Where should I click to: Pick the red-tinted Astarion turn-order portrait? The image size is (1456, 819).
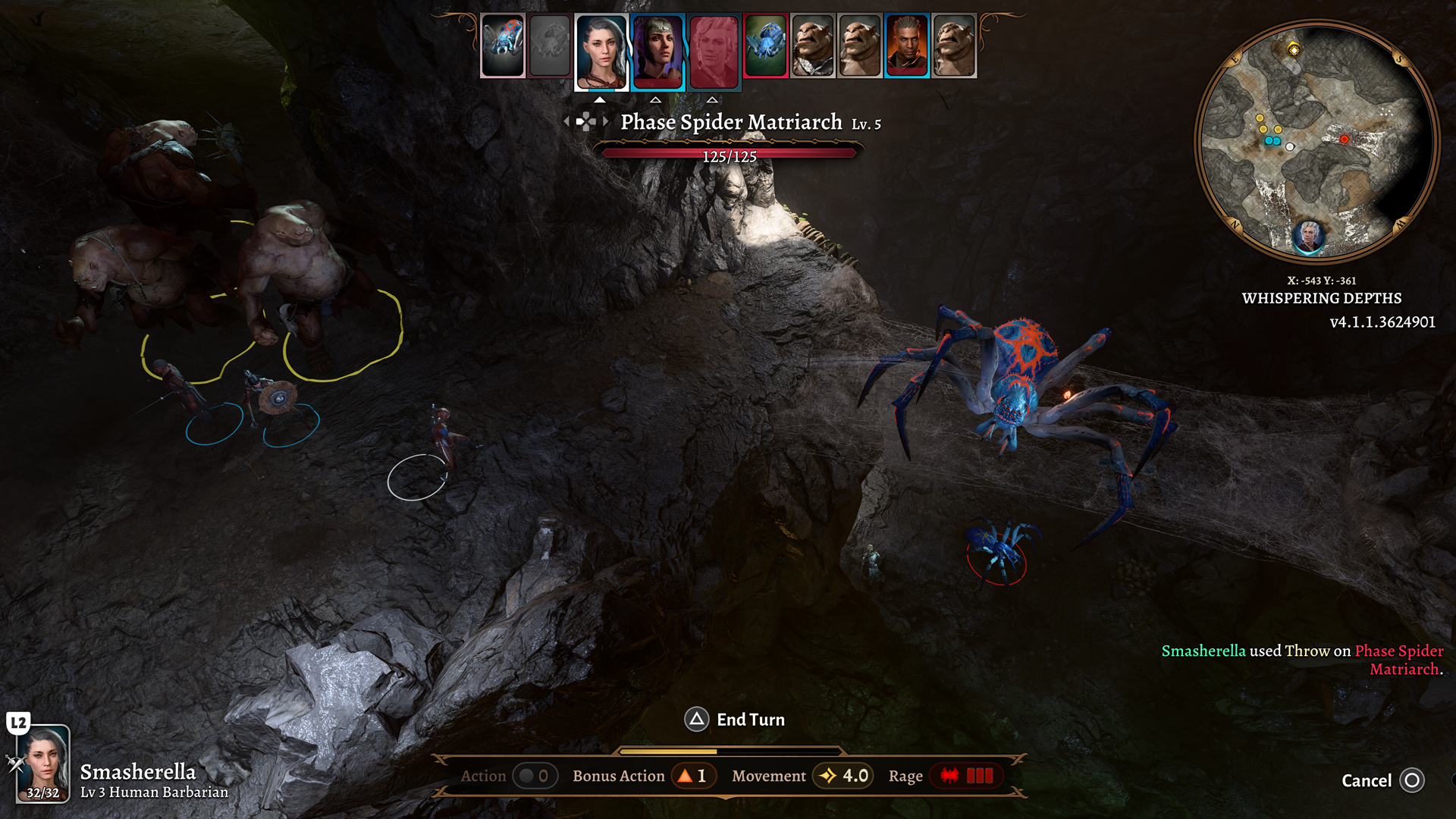(x=714, y=52)
